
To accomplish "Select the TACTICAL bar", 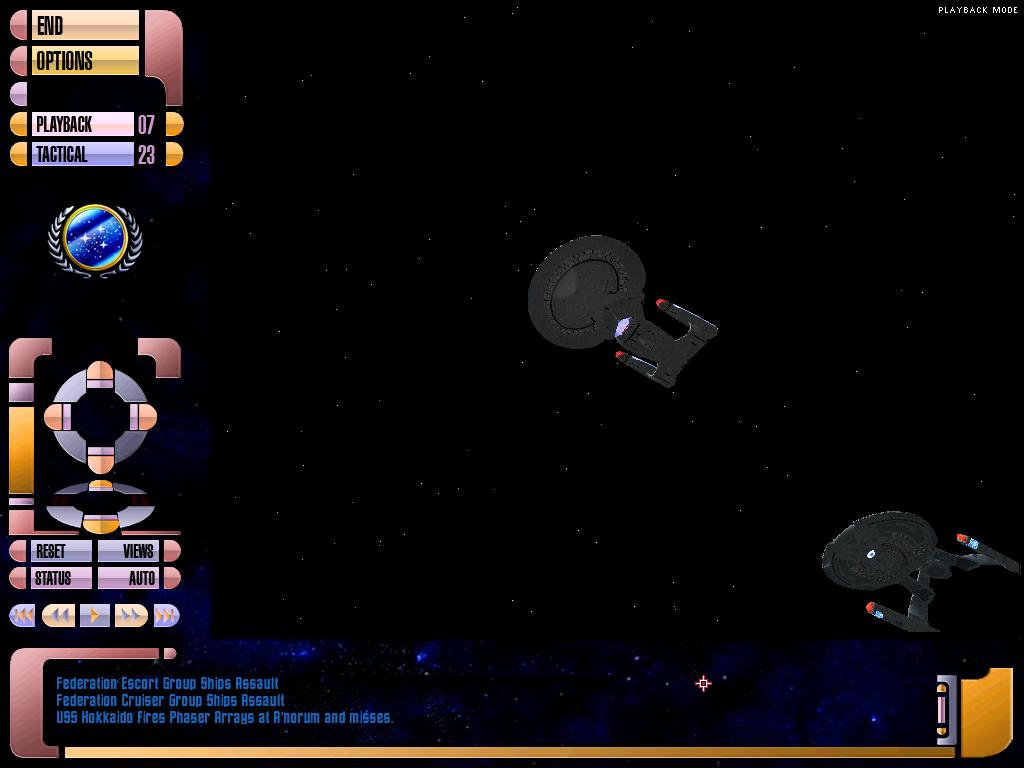I will pyautogui.click(x=82, y=155).
